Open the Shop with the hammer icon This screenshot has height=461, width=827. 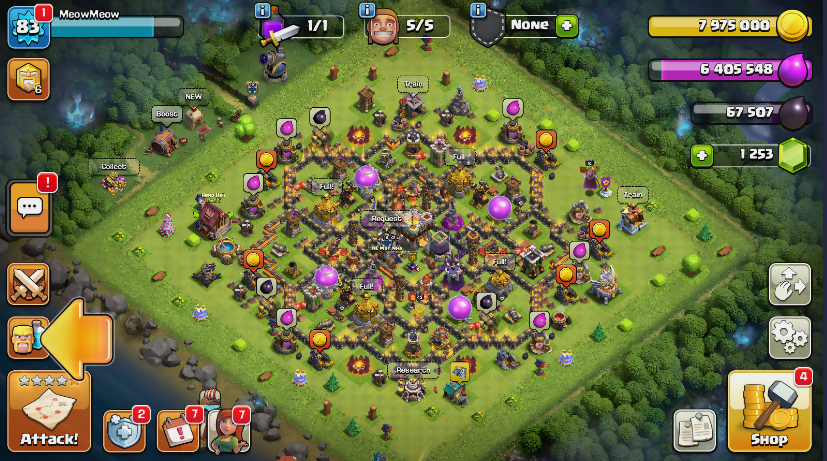click(x=769, y=410)
